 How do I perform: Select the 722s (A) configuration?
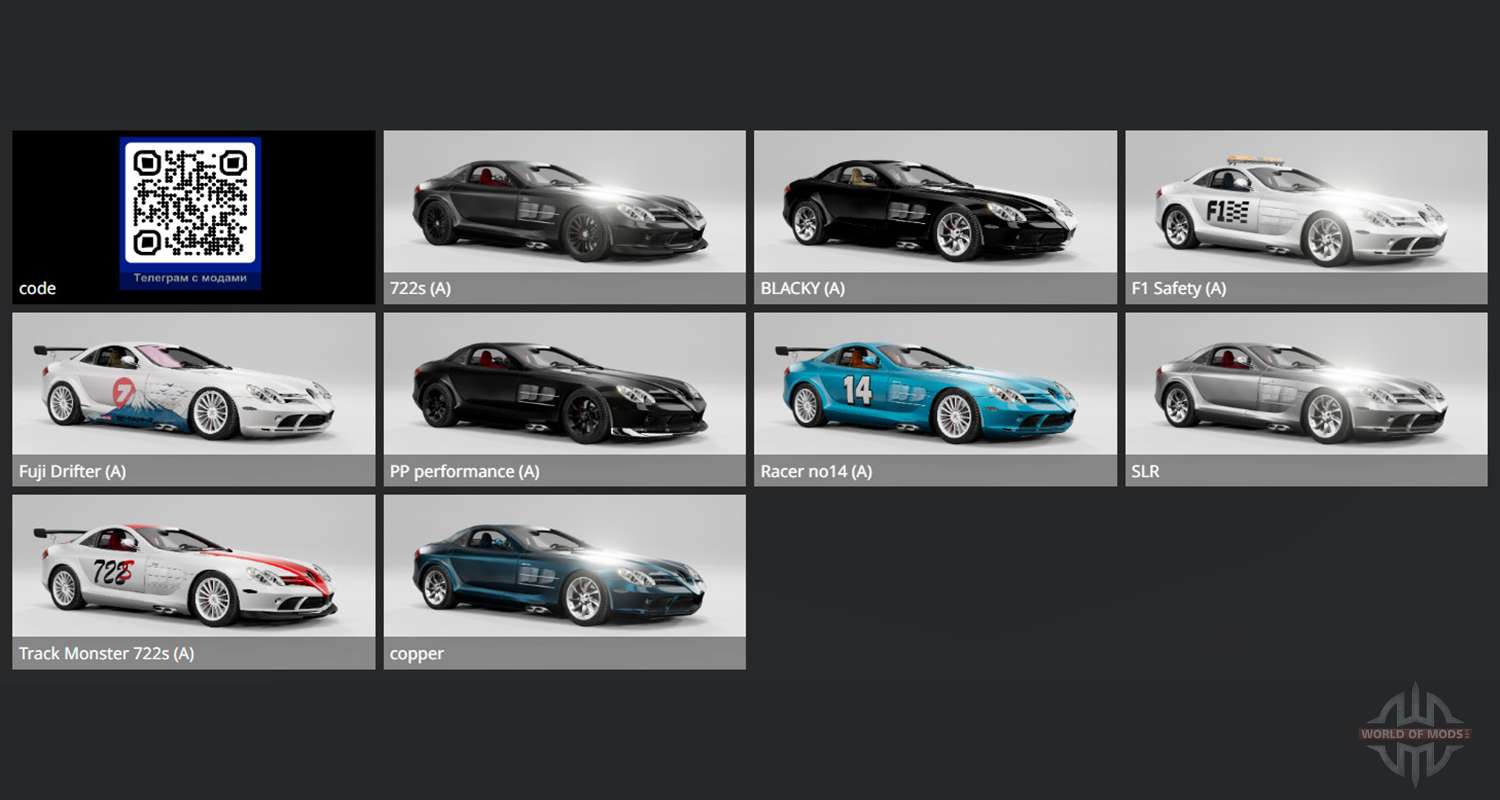pos(564,216)
